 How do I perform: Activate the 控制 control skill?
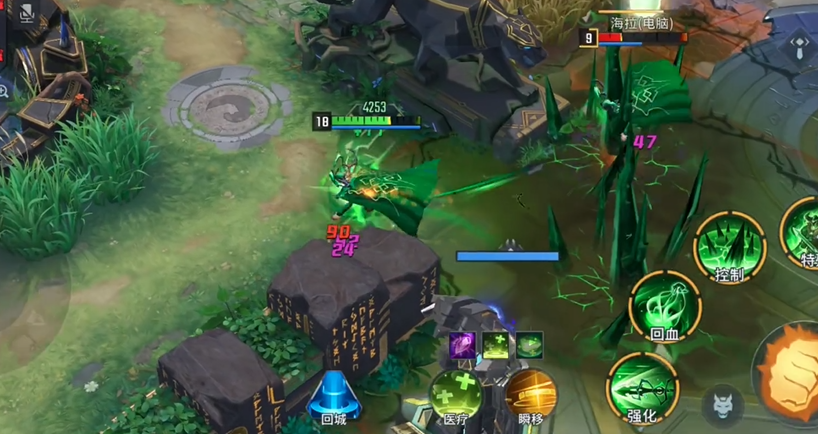(x=730, y=243)
